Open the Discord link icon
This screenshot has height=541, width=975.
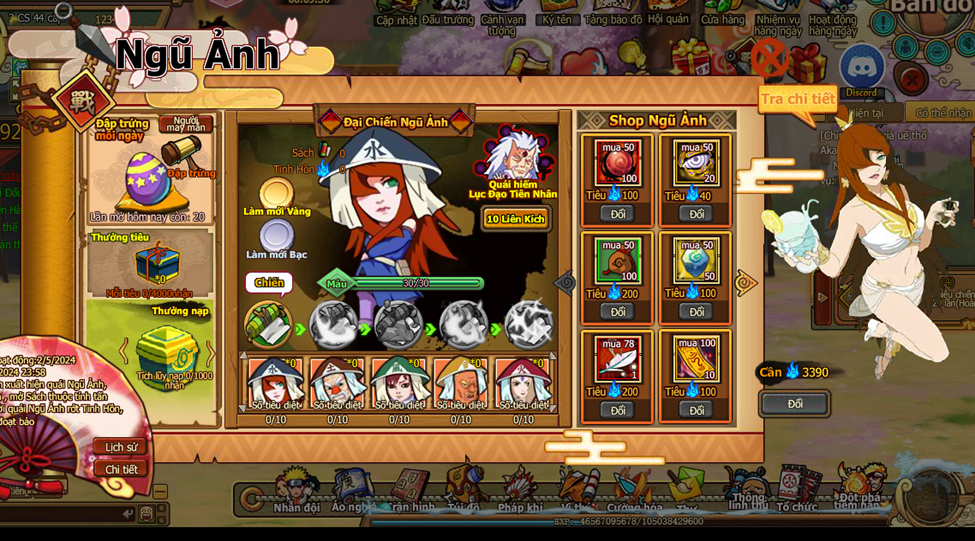click(861, 69)
